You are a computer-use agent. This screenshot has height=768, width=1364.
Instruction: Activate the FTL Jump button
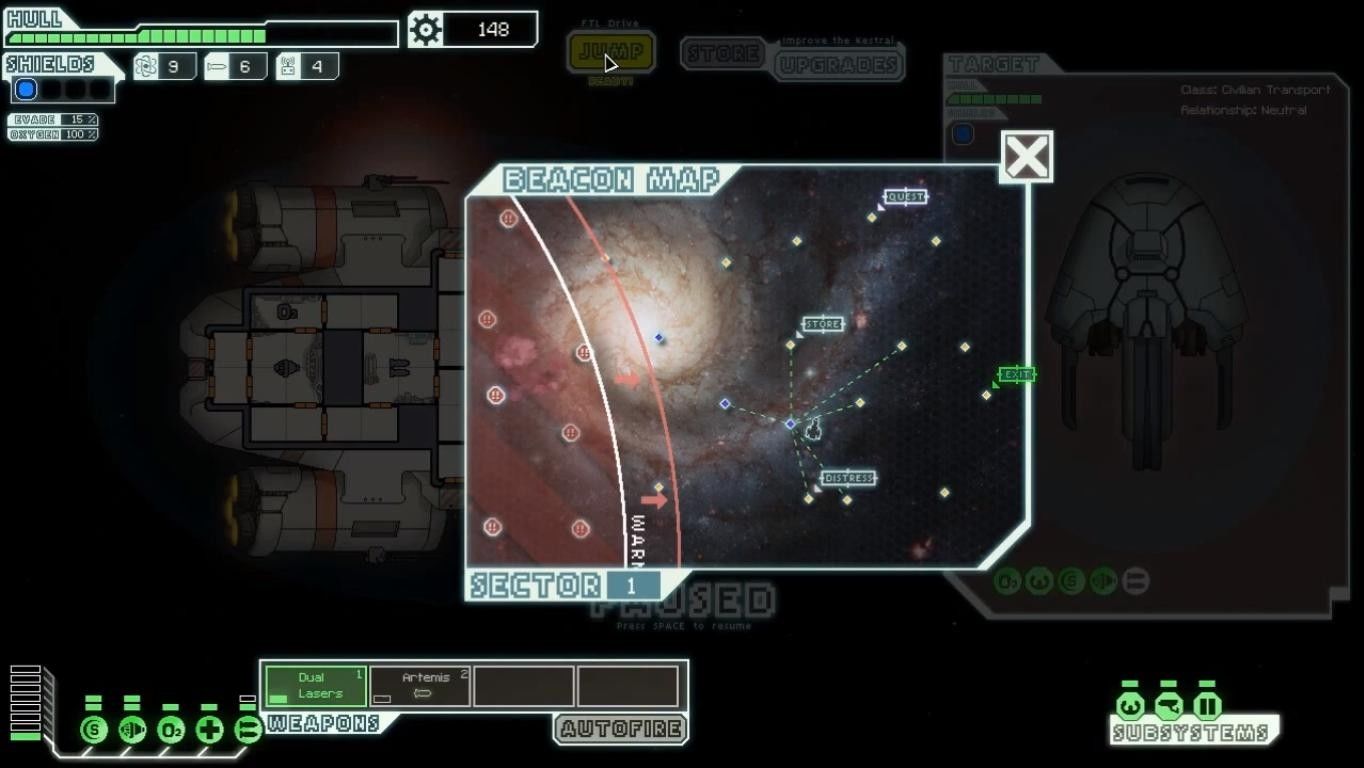[611, 52]
